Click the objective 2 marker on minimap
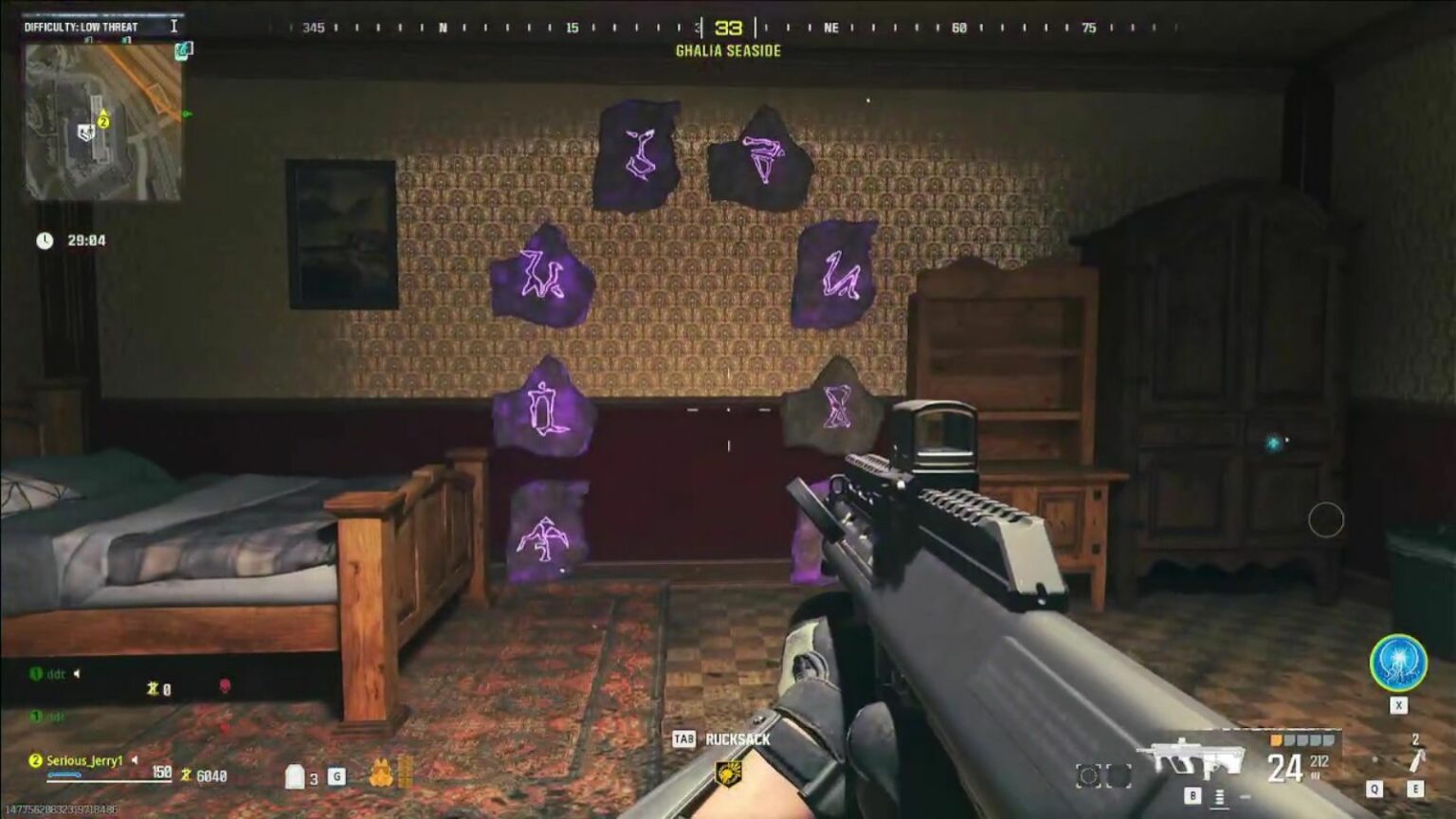The width and height of the screenshot is (1456, 819). pyautogui.click(x=102, y=121)
